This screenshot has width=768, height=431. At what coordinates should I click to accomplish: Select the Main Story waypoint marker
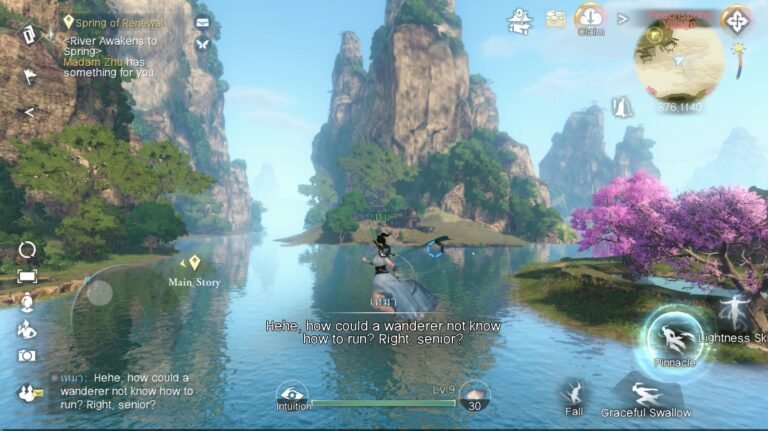click(x=195, y=263)
